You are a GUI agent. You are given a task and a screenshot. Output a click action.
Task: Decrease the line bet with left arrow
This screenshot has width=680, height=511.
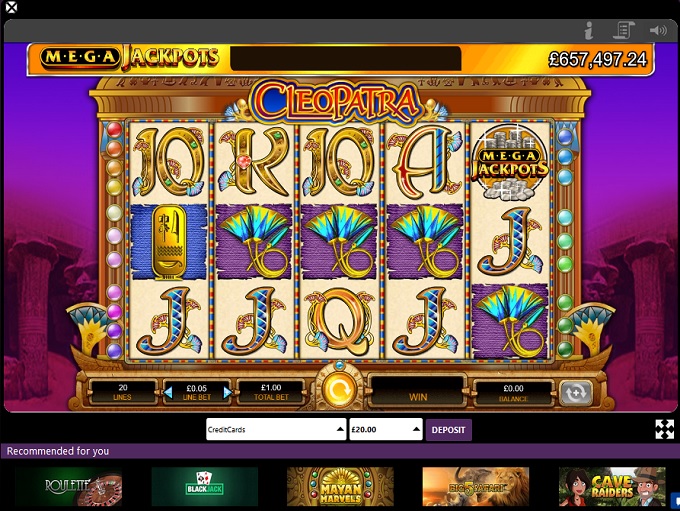(x=168, y=392)
